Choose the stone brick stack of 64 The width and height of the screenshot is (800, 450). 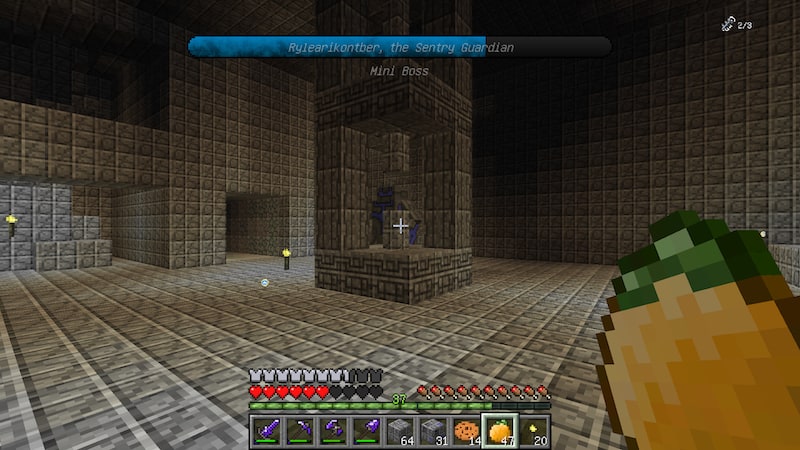point(399,431)
